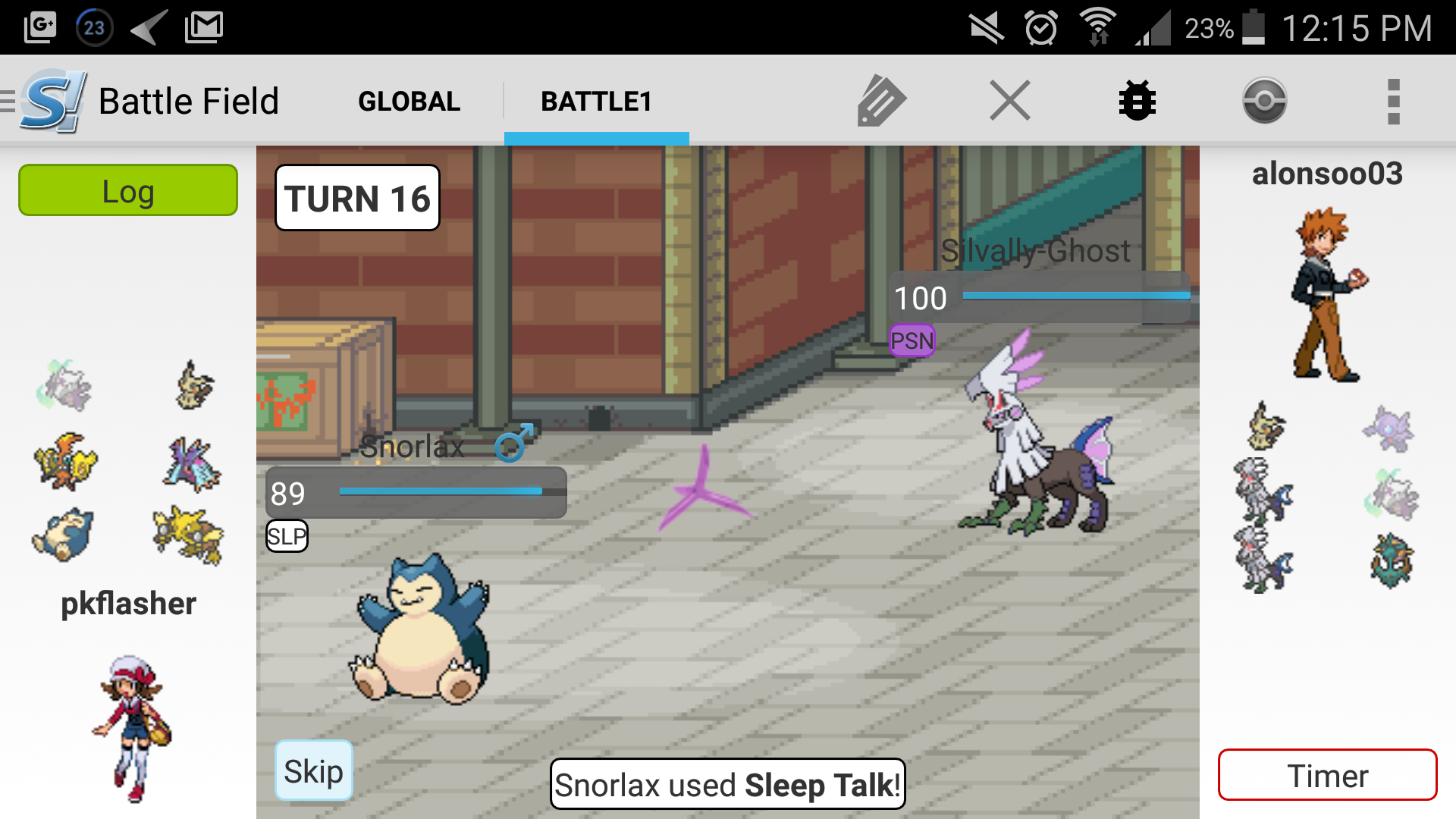Image resolution: width=1456 pixels, height=819 pixels.
Task: Select Mimikyu in pkflasher's team icons
Action: pyautogui.click(x=194, y=385)
